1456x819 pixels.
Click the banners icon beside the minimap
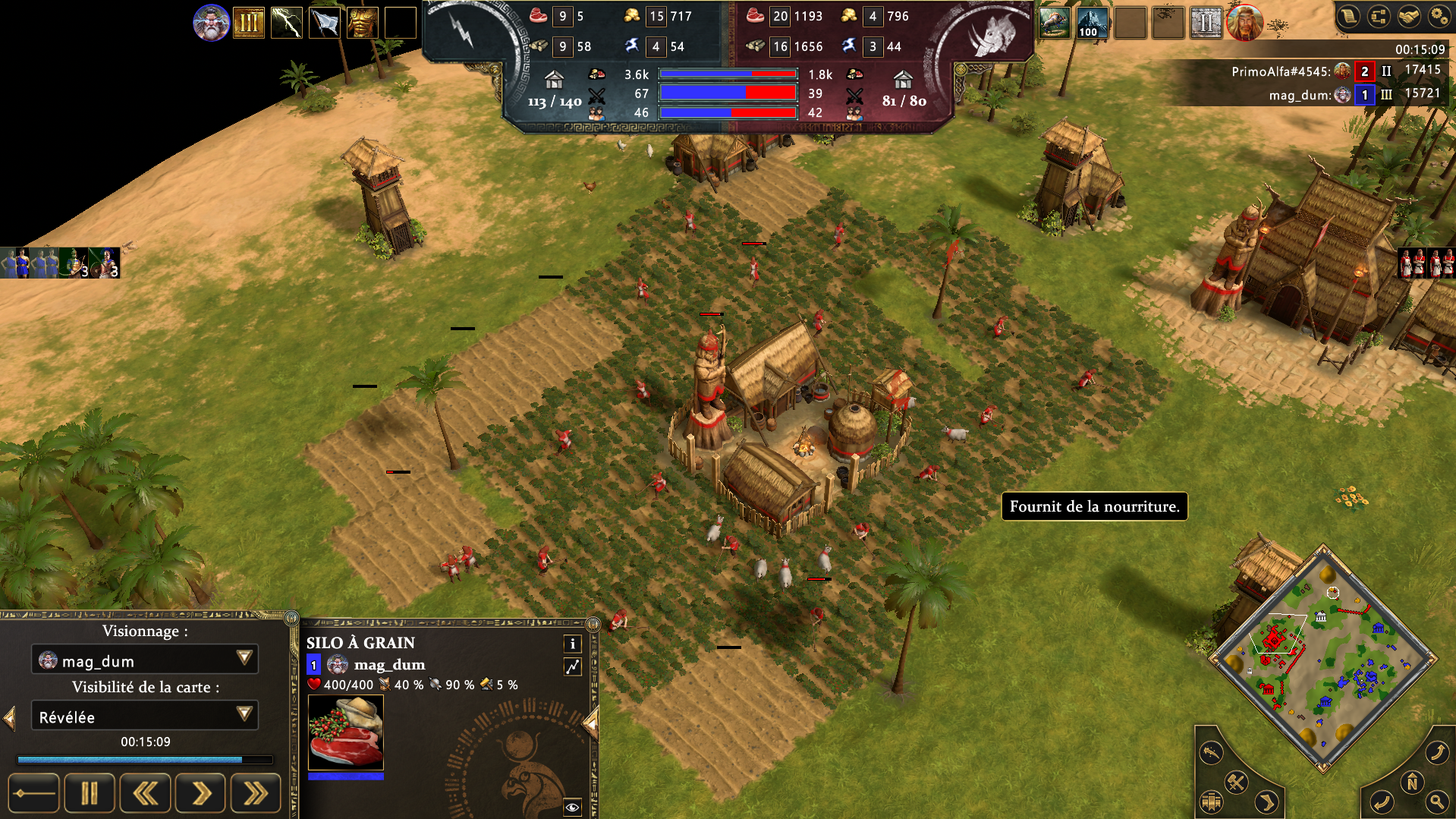[x=1212, y=802]
